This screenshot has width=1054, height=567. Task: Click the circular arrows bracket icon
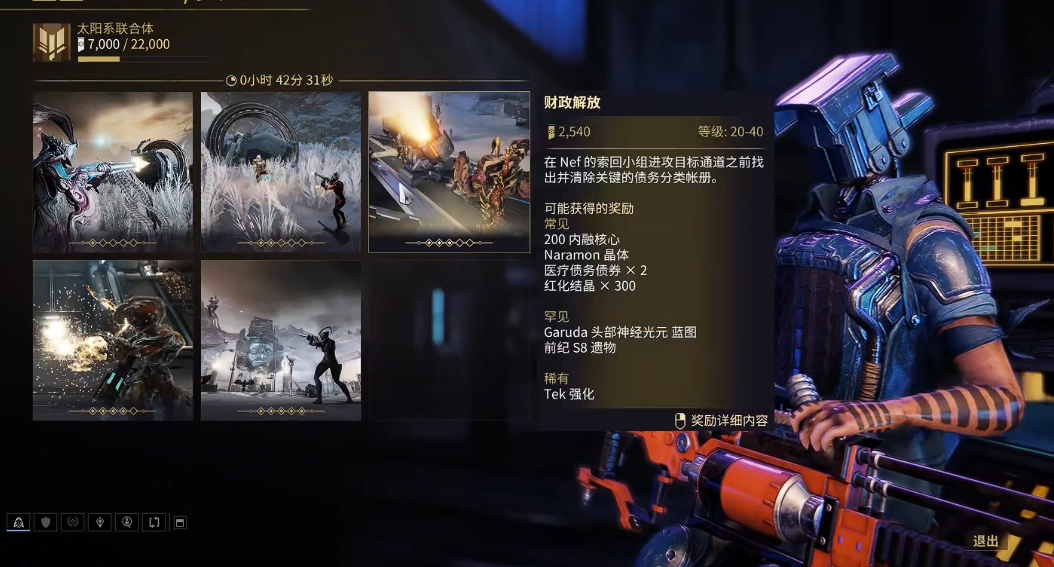[154, 522]
